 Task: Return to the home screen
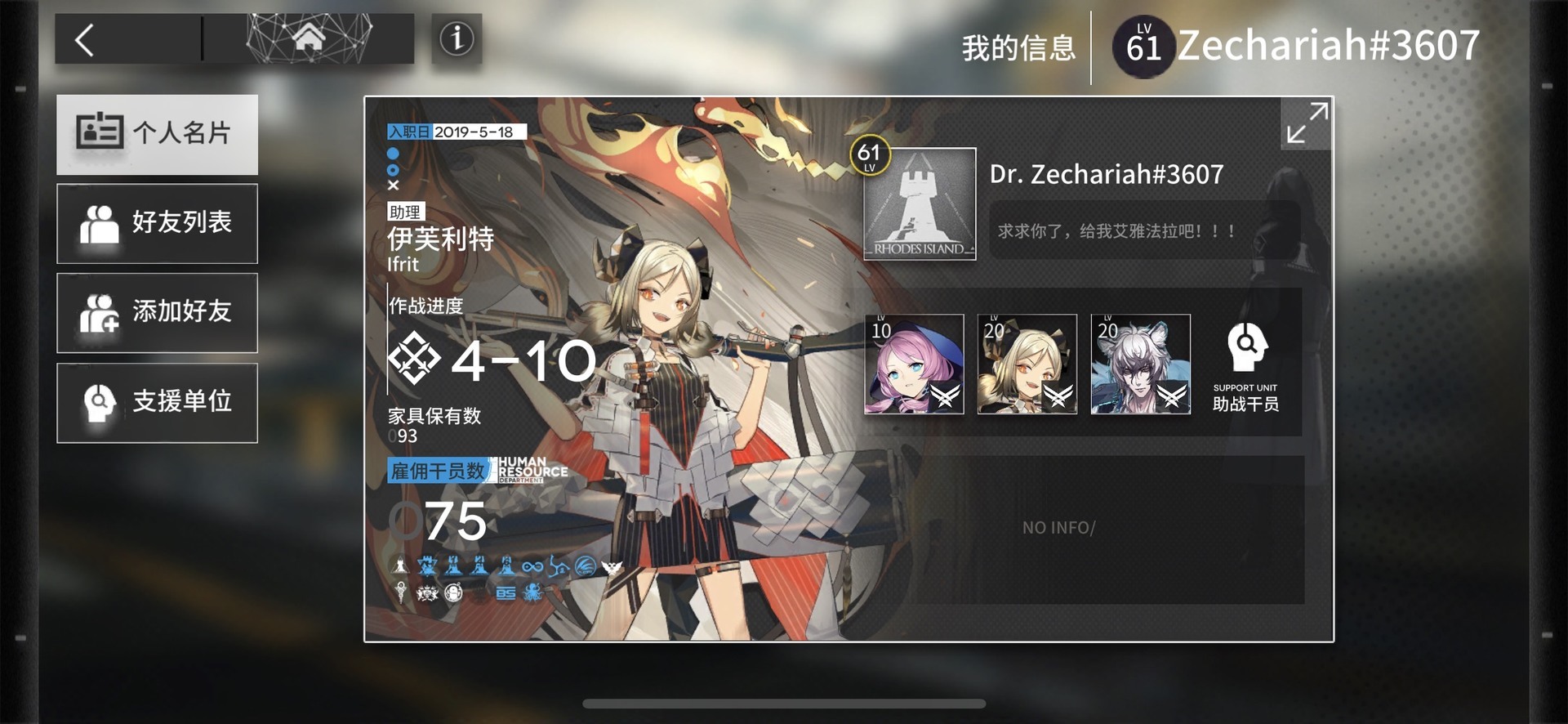(308, 38)
